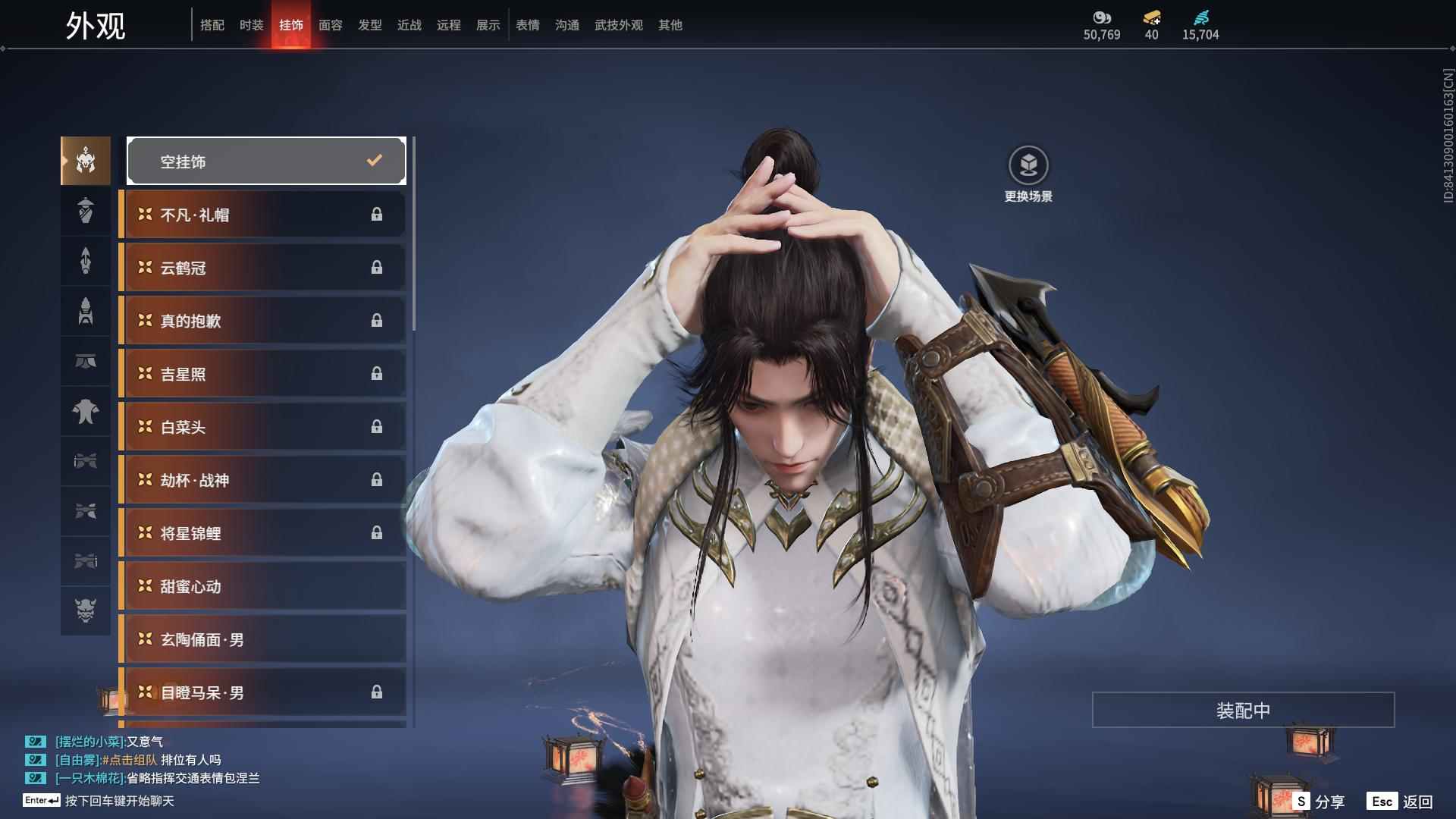Select the demon mask category icon at bottom
The width and height of the screenshot is (1456, 819).
pyautogui.click(x=86, y=610)
